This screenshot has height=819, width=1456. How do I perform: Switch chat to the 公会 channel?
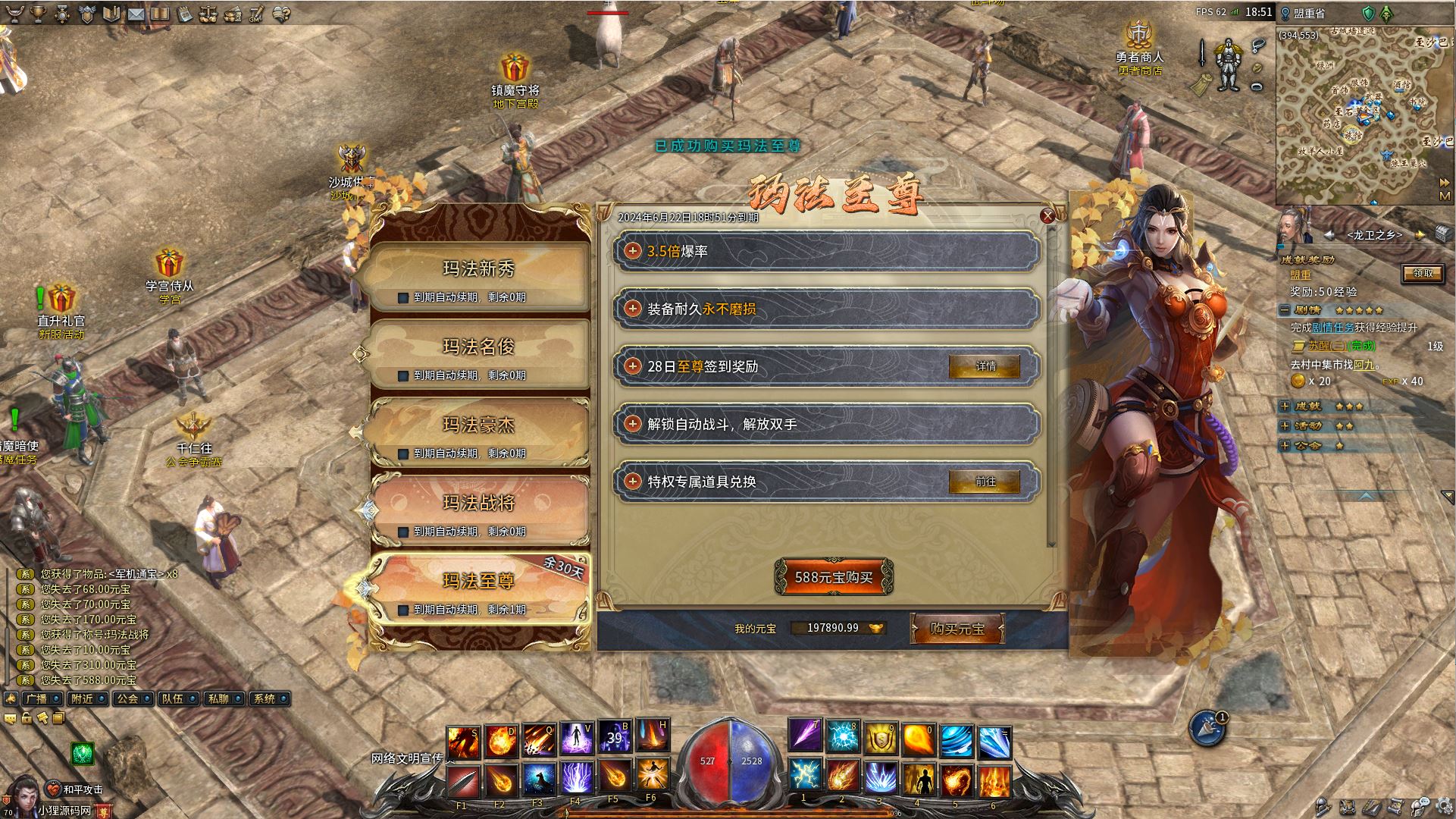[130, 698]
